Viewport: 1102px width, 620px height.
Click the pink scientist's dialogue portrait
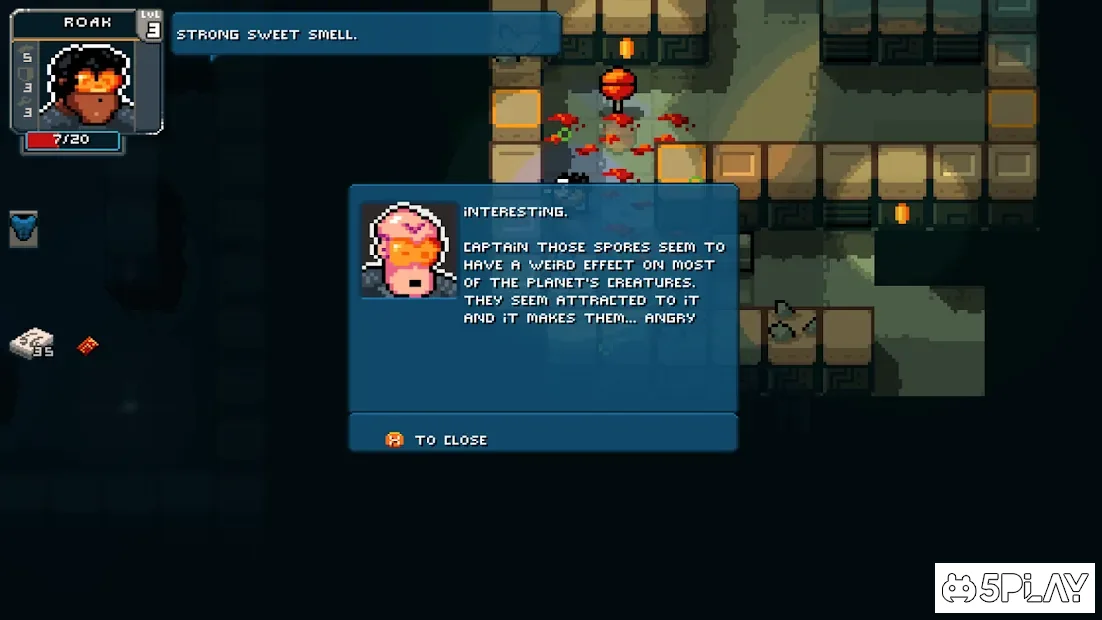pos(408,249)
